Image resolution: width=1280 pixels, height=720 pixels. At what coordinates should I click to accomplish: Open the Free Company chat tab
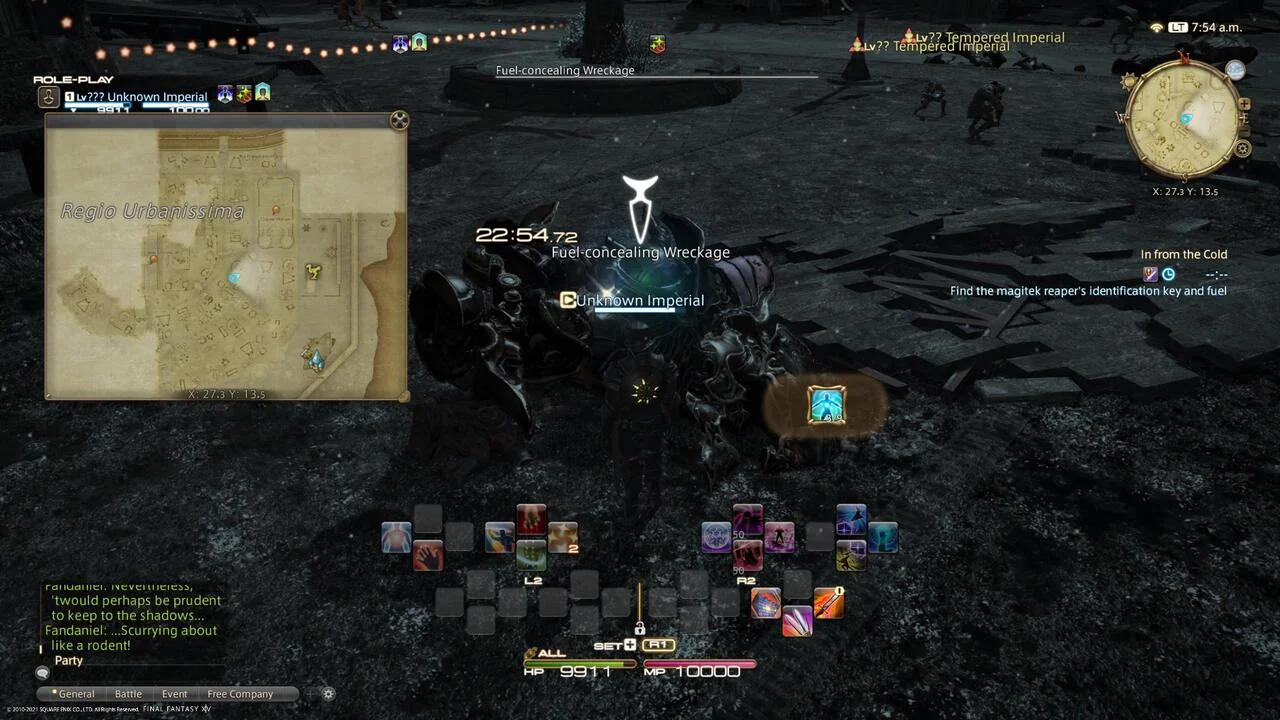tap(239, 693)
